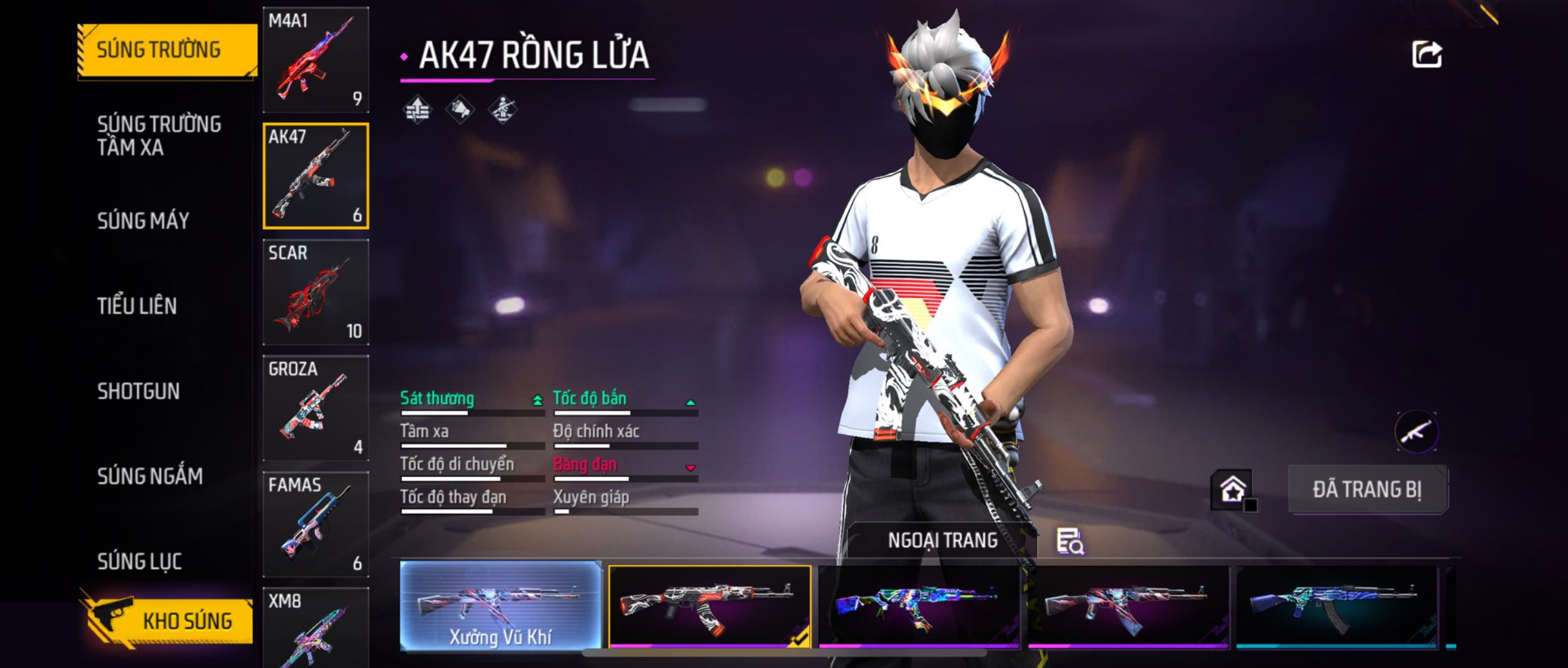Open the Súng Máy weapon category
The width and height of the screenshot is (1568, 668).
tap(143, 221)
